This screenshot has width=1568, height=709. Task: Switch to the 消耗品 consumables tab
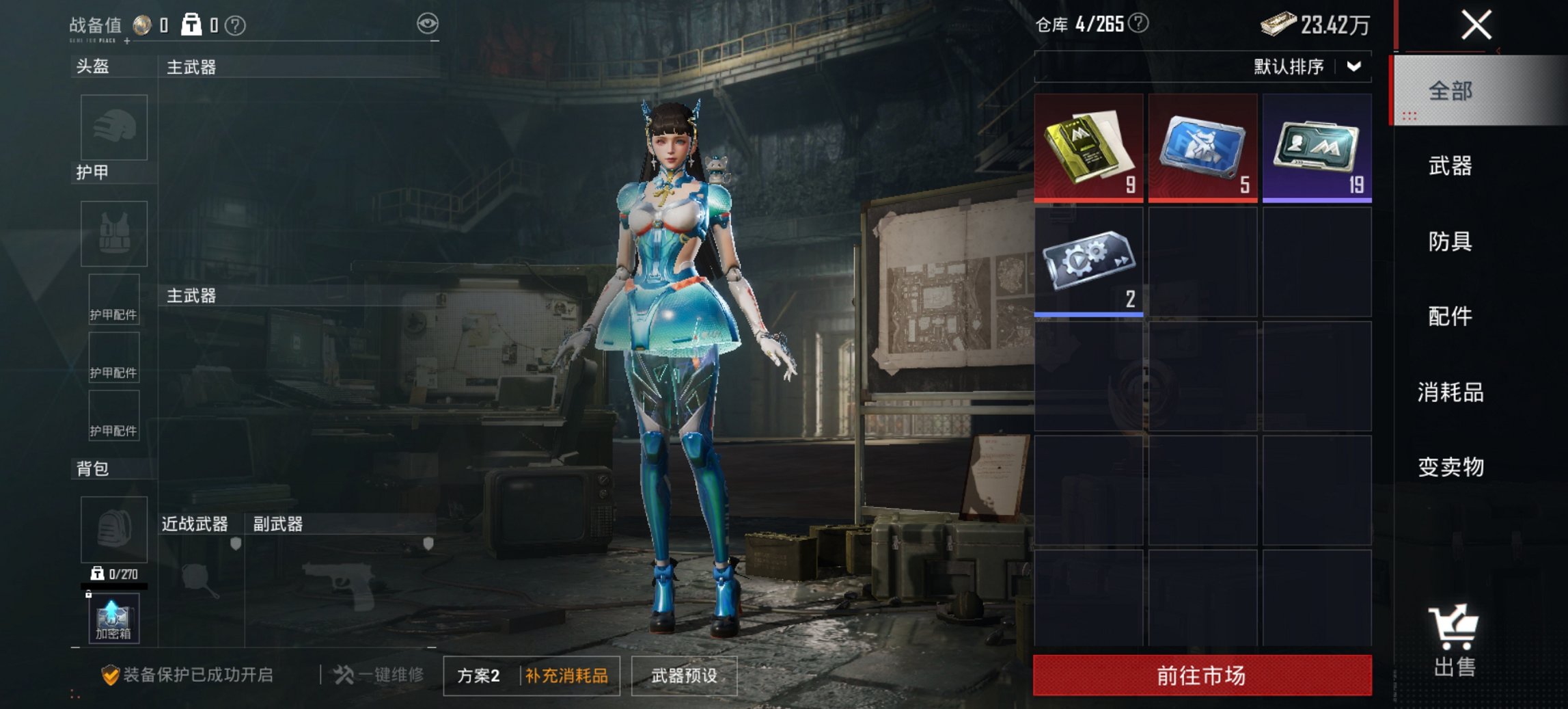1452,393
